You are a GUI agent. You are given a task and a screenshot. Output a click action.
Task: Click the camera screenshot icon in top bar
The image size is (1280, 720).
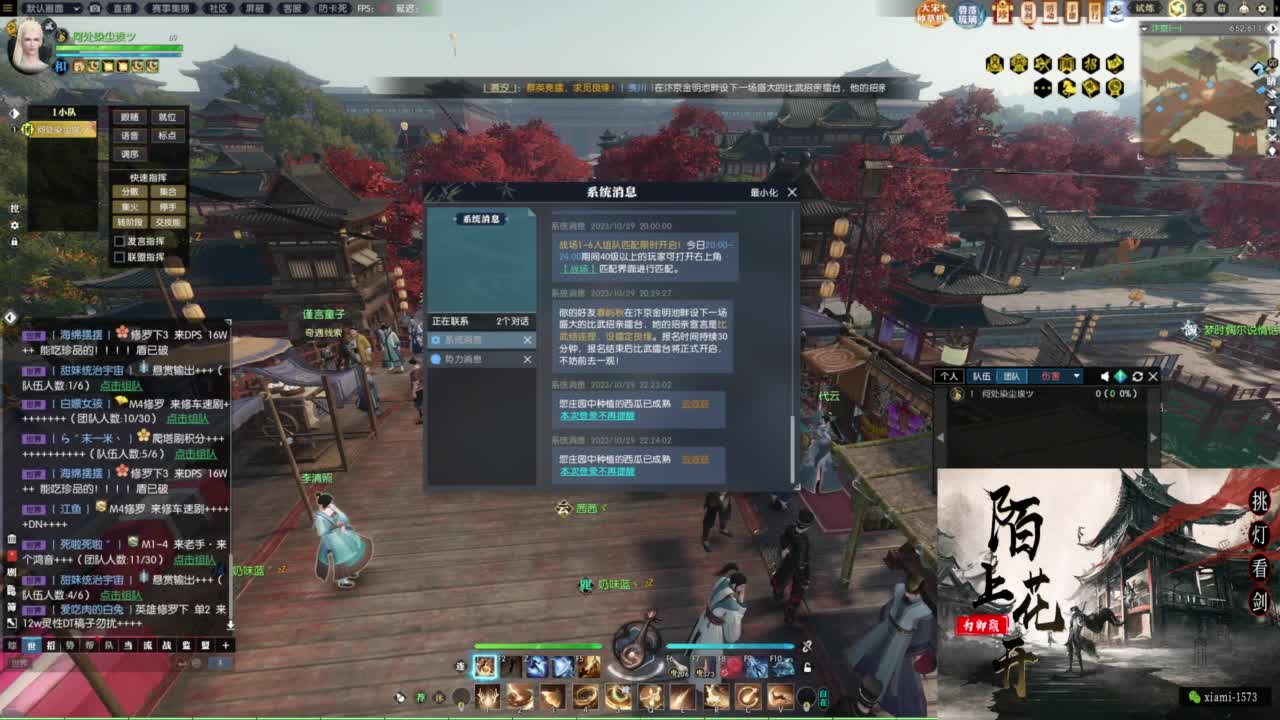click(x=94, y=8)
